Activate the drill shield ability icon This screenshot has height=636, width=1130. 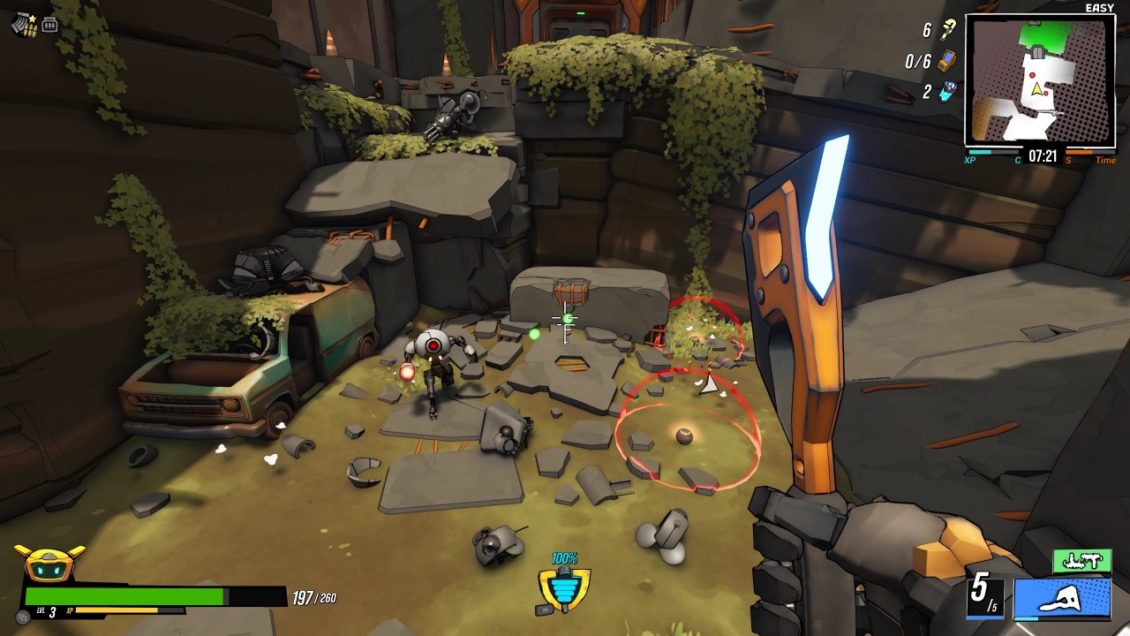565,591
